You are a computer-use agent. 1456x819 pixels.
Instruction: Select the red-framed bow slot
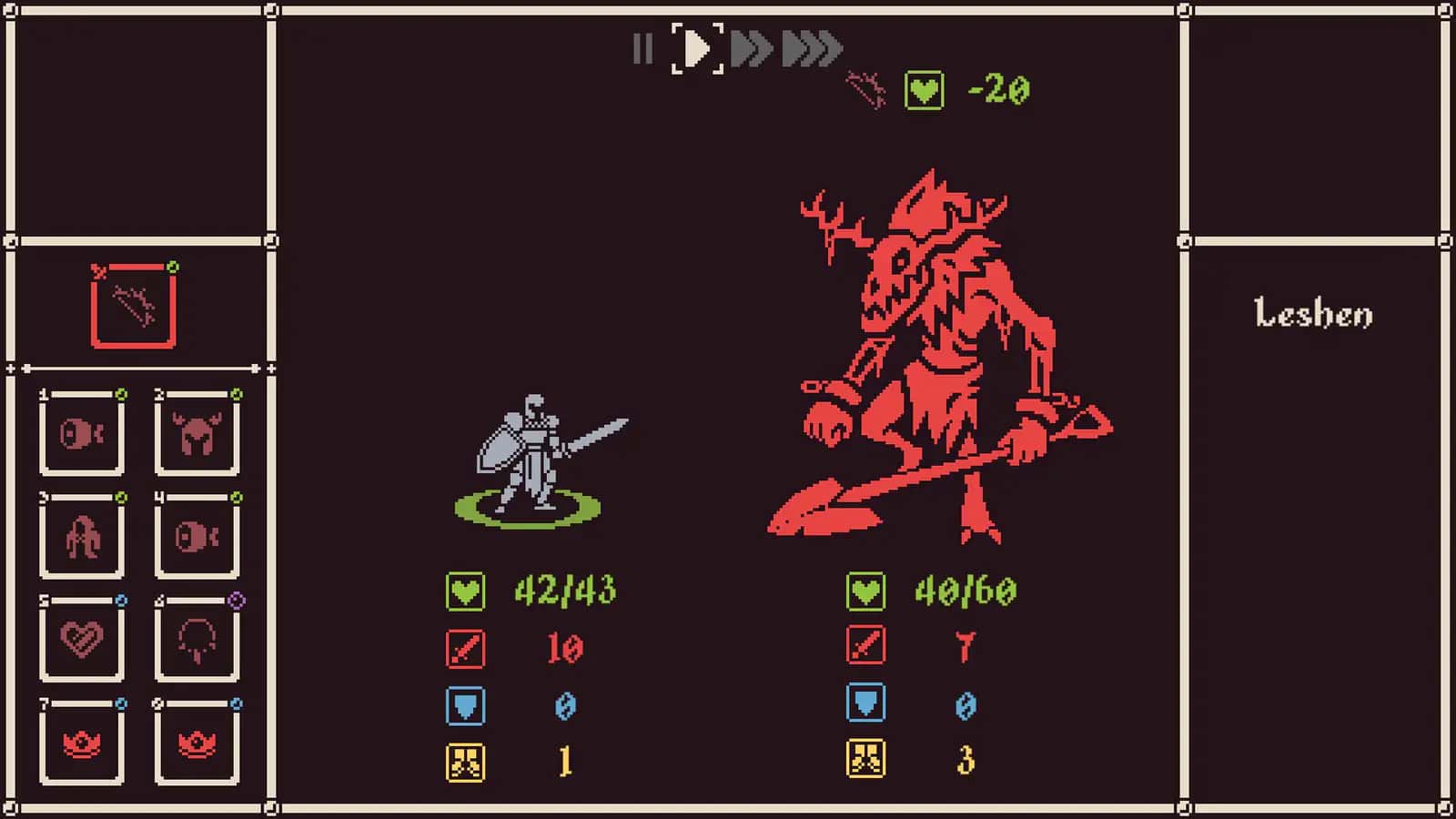[134, 307]
